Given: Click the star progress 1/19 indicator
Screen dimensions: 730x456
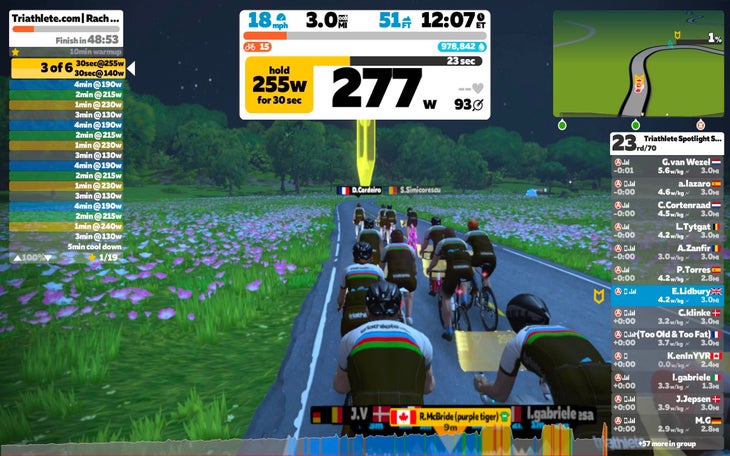Looking at the screenshot, I should [x=103, y=257].
